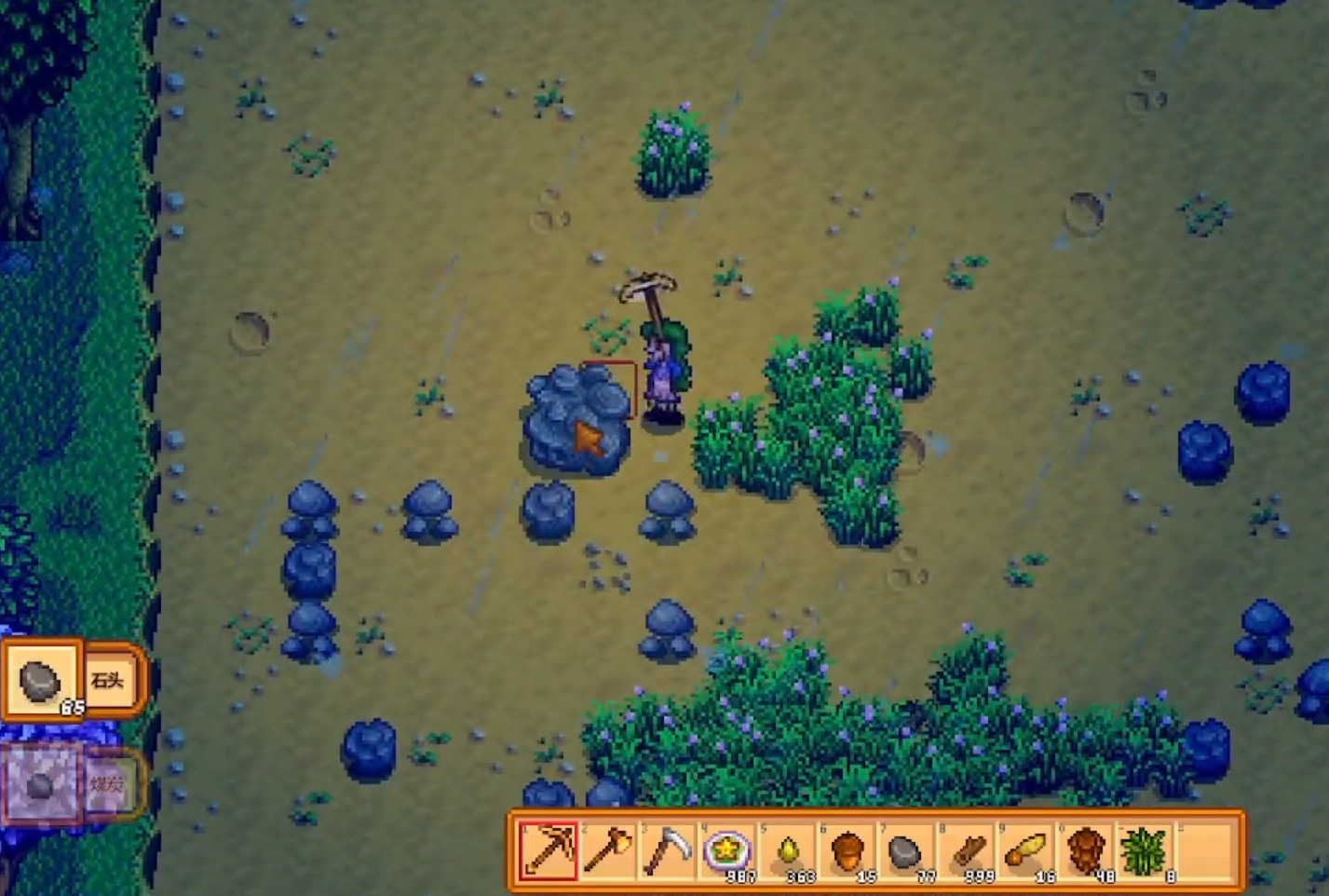Screen dimensions: 1329x896
Task: Select the empty last hotbar slot
Action: pyautogui.click(x=1204, y=851)
